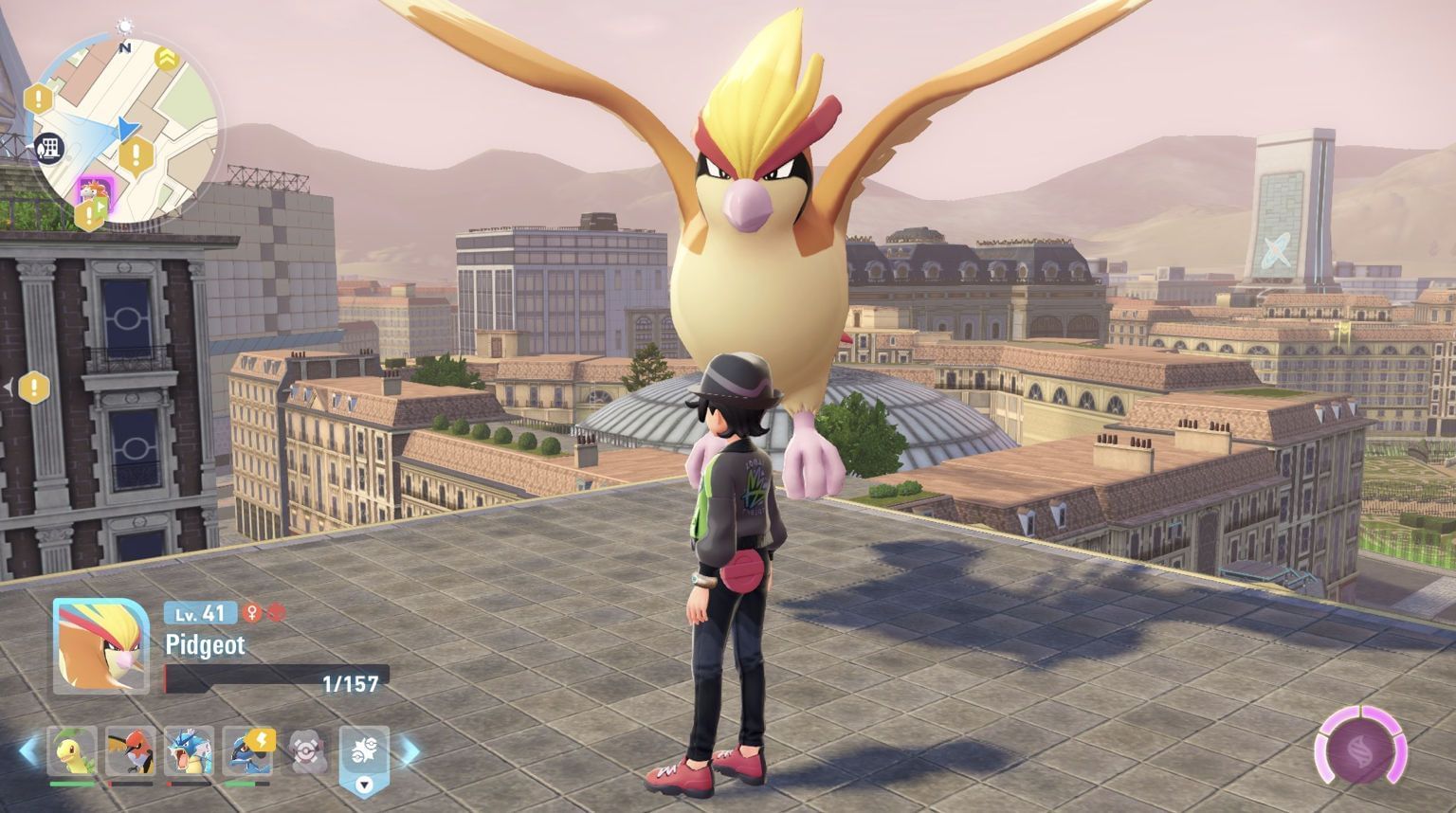Choose the red-headed bird party slot
This screenshot has height=813, width=1456.
(x=130, y=751)
